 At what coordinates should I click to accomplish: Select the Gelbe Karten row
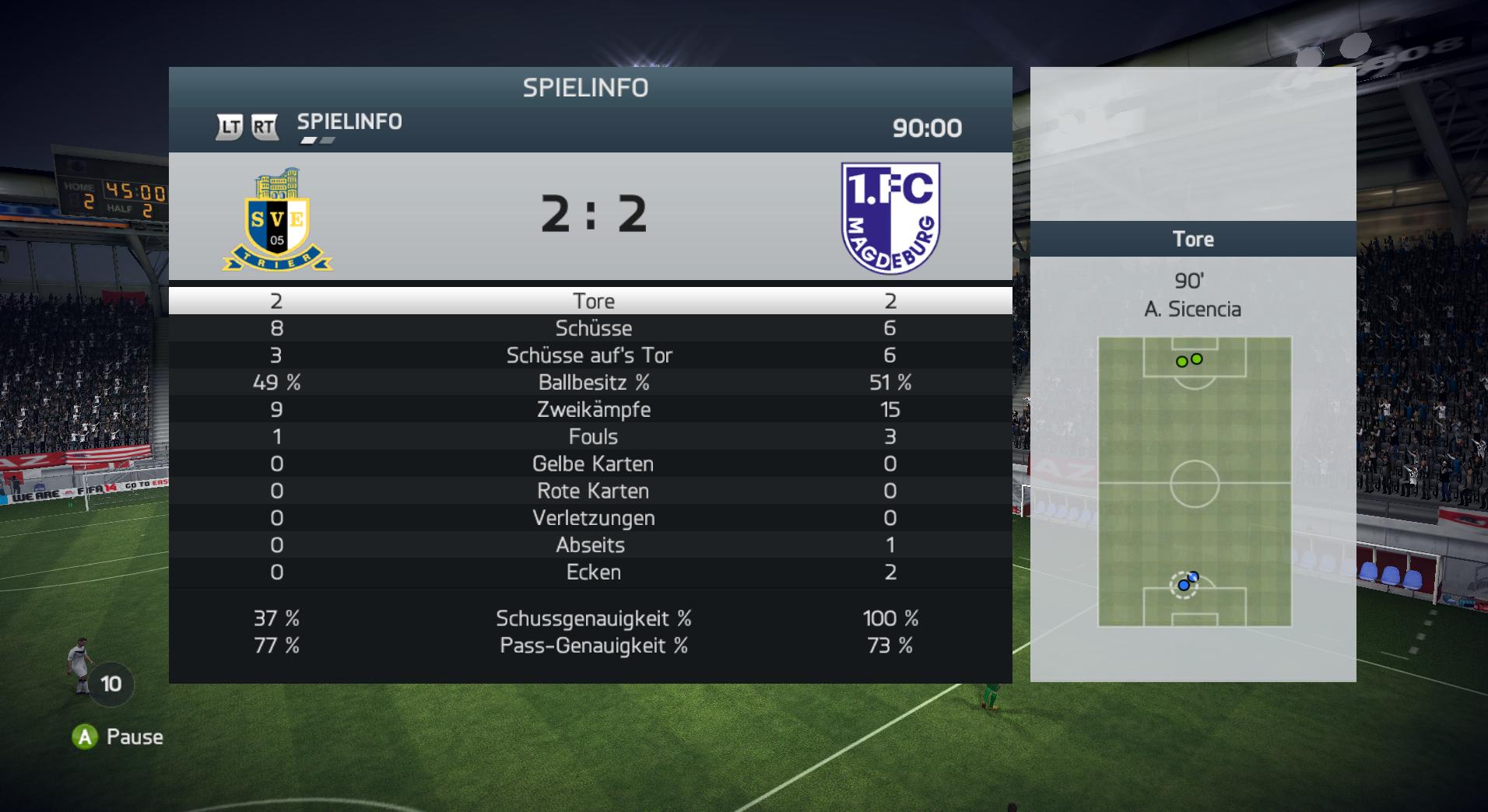click(591, 464)
